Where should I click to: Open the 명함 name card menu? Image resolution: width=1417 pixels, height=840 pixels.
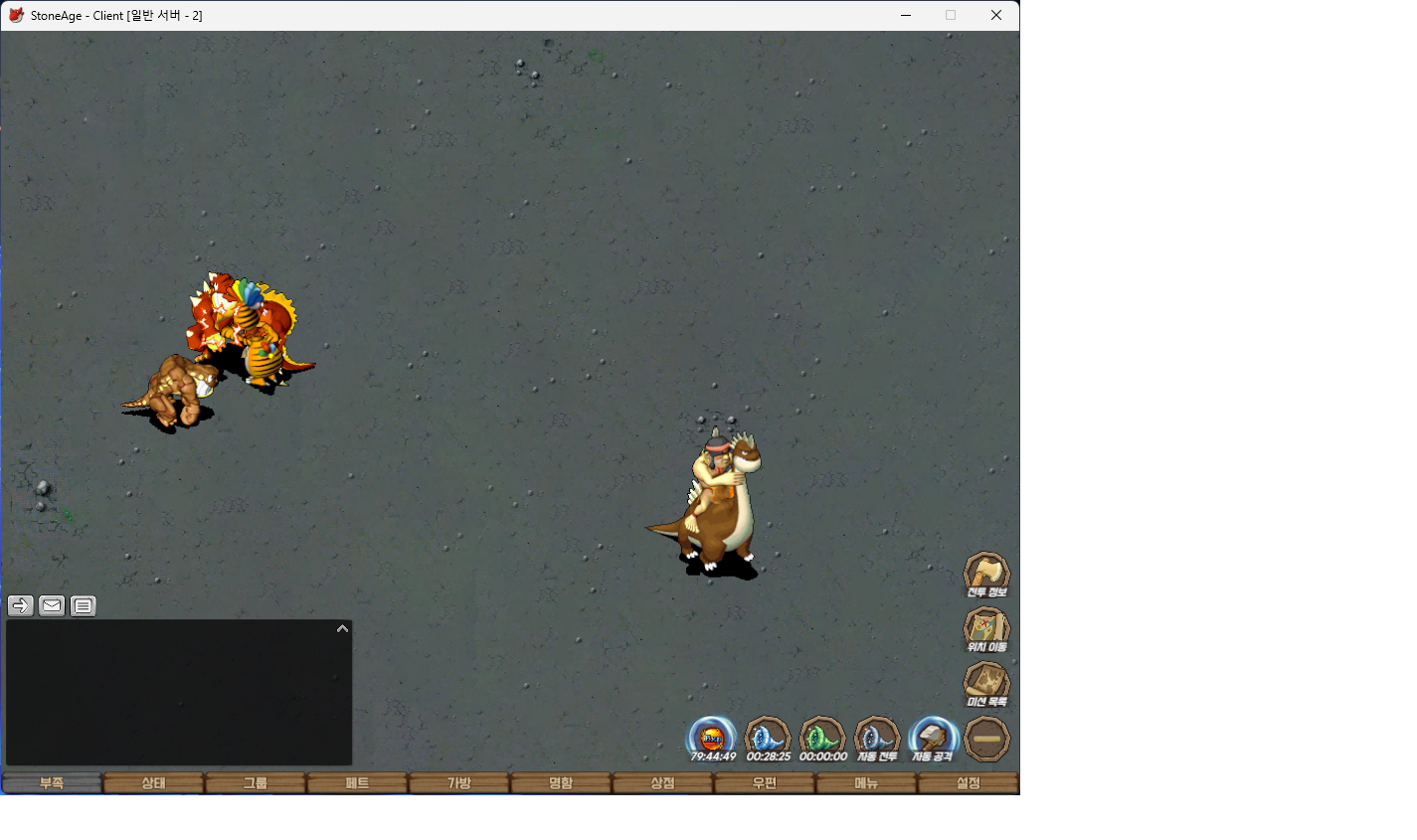(561, 783)
